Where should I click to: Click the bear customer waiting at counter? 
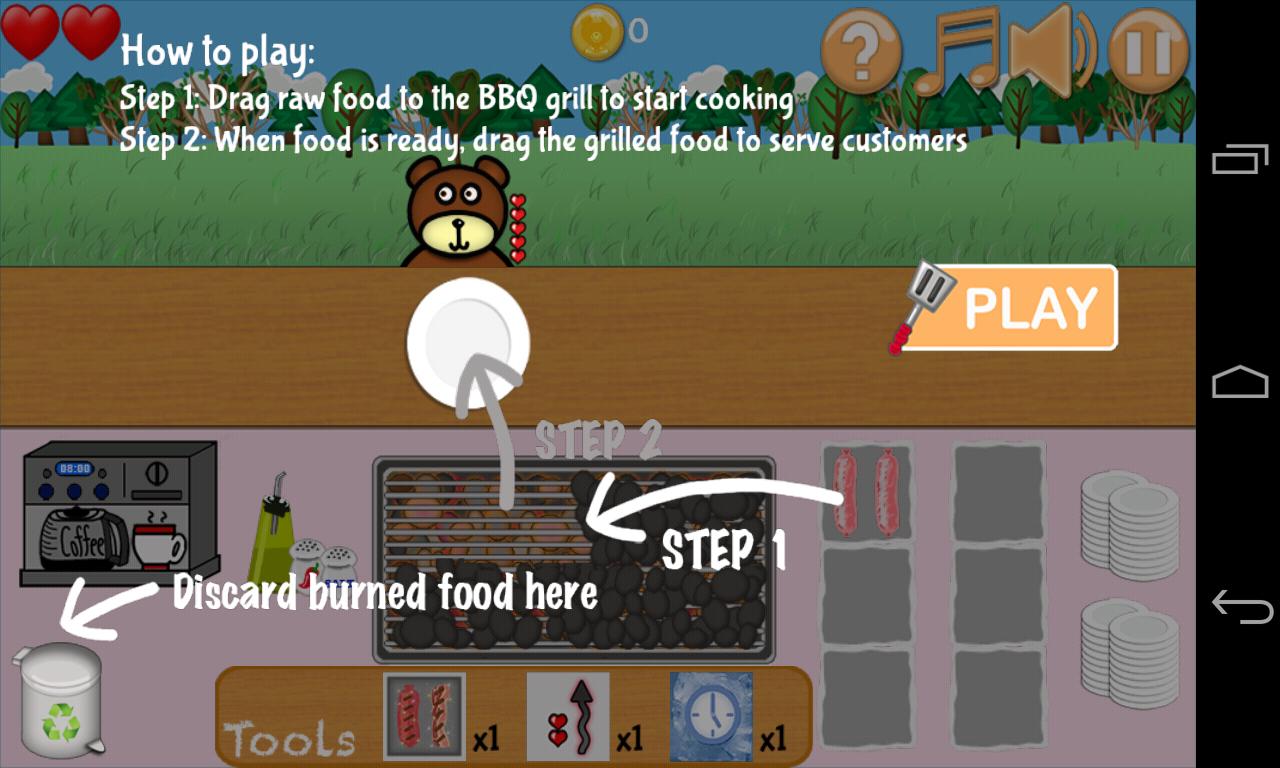pos(455,210)
